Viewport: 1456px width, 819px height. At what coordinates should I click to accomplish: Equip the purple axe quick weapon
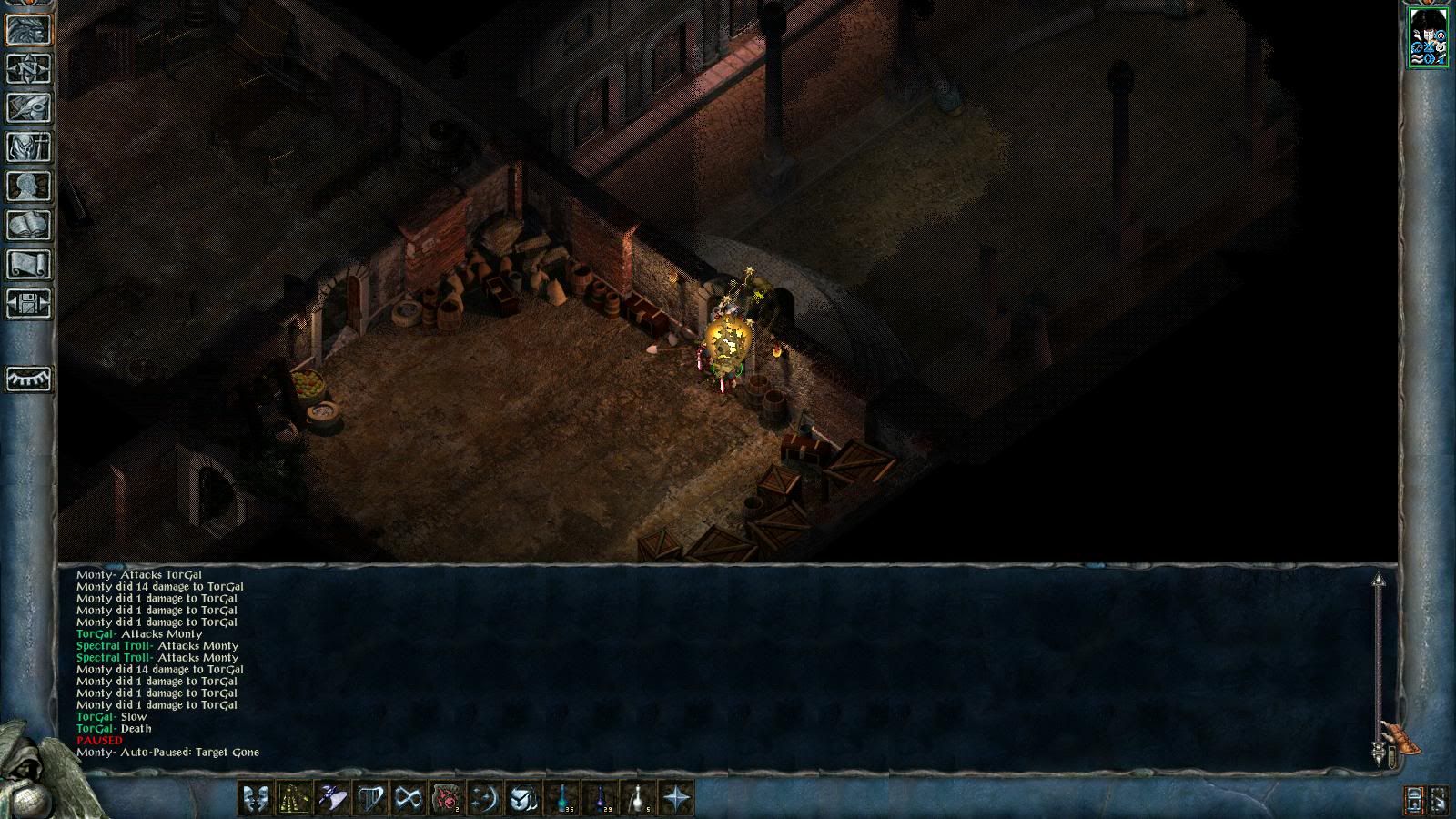coord(332,798)
